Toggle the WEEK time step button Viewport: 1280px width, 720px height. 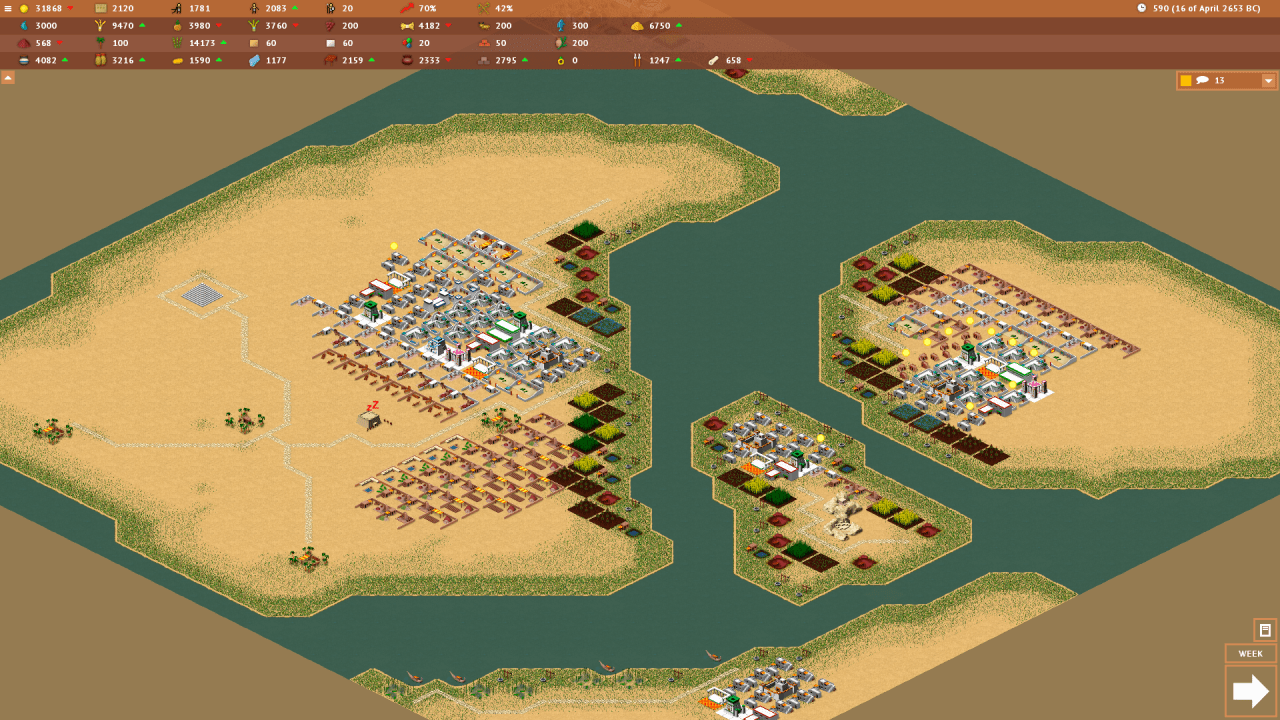(x=1250, y=654)
